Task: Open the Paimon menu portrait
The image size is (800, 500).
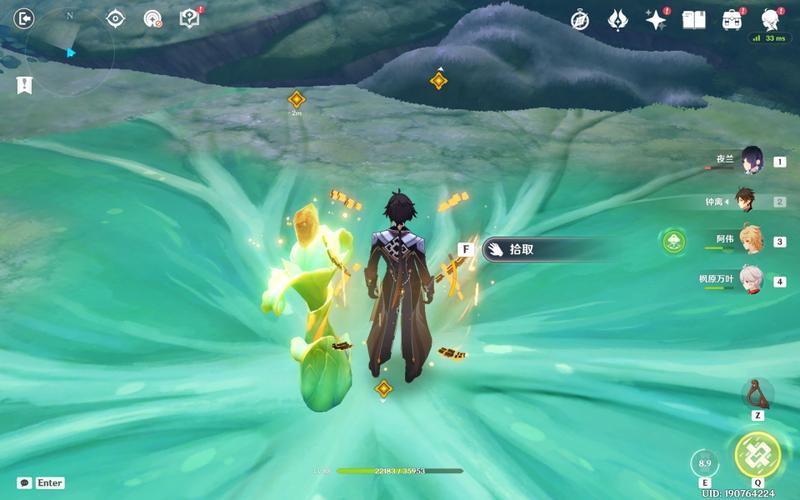Action: (x=770, y=19)
